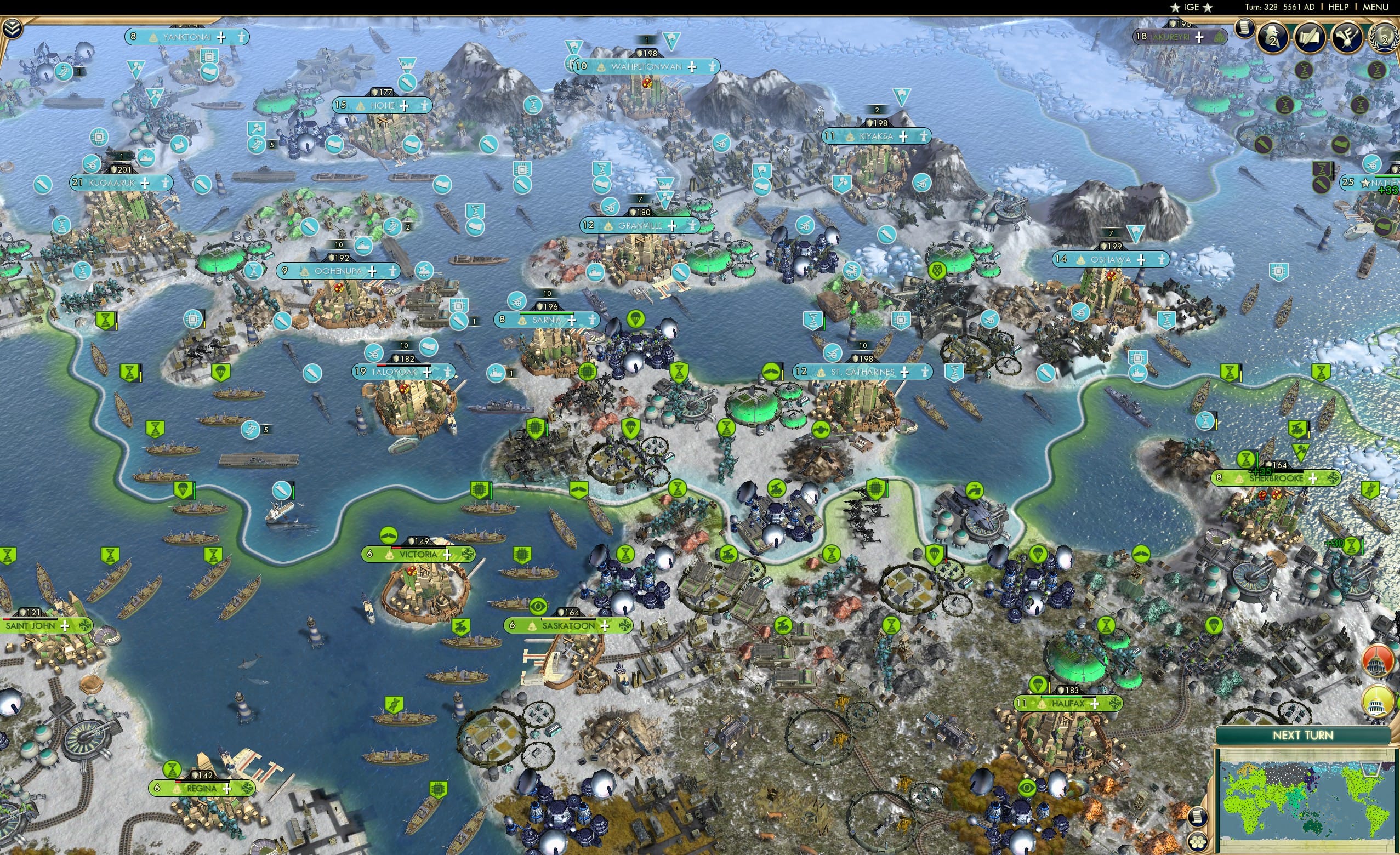
Task: Open the HELP menu
Action: [x=1339, y=7]
